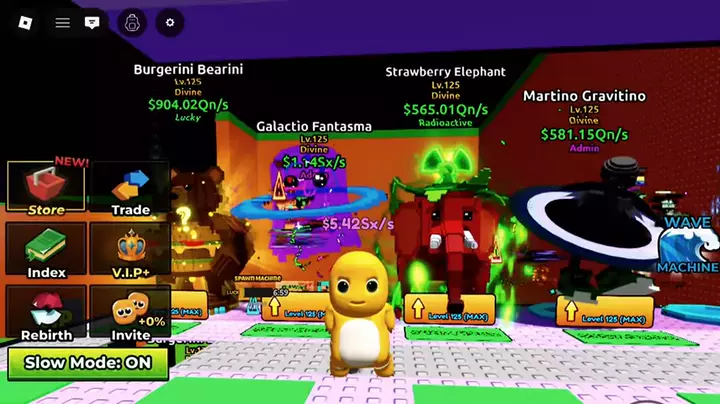This screenshot has width=720, height=404.
Task: Open the V.I.P+ crown menu
Action: click(130, 251)
